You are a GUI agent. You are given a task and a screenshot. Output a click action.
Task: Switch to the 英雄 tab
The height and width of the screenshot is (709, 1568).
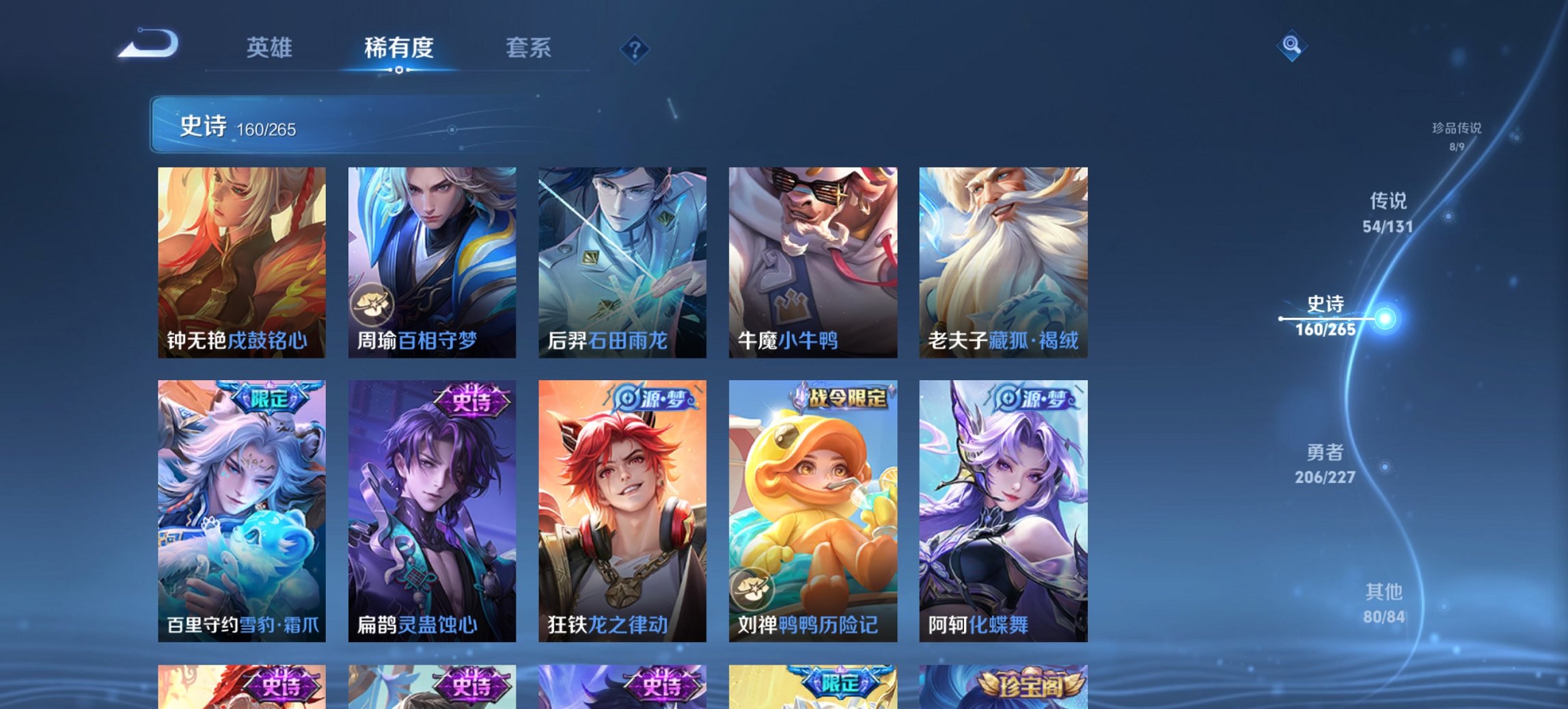point(271,48)
